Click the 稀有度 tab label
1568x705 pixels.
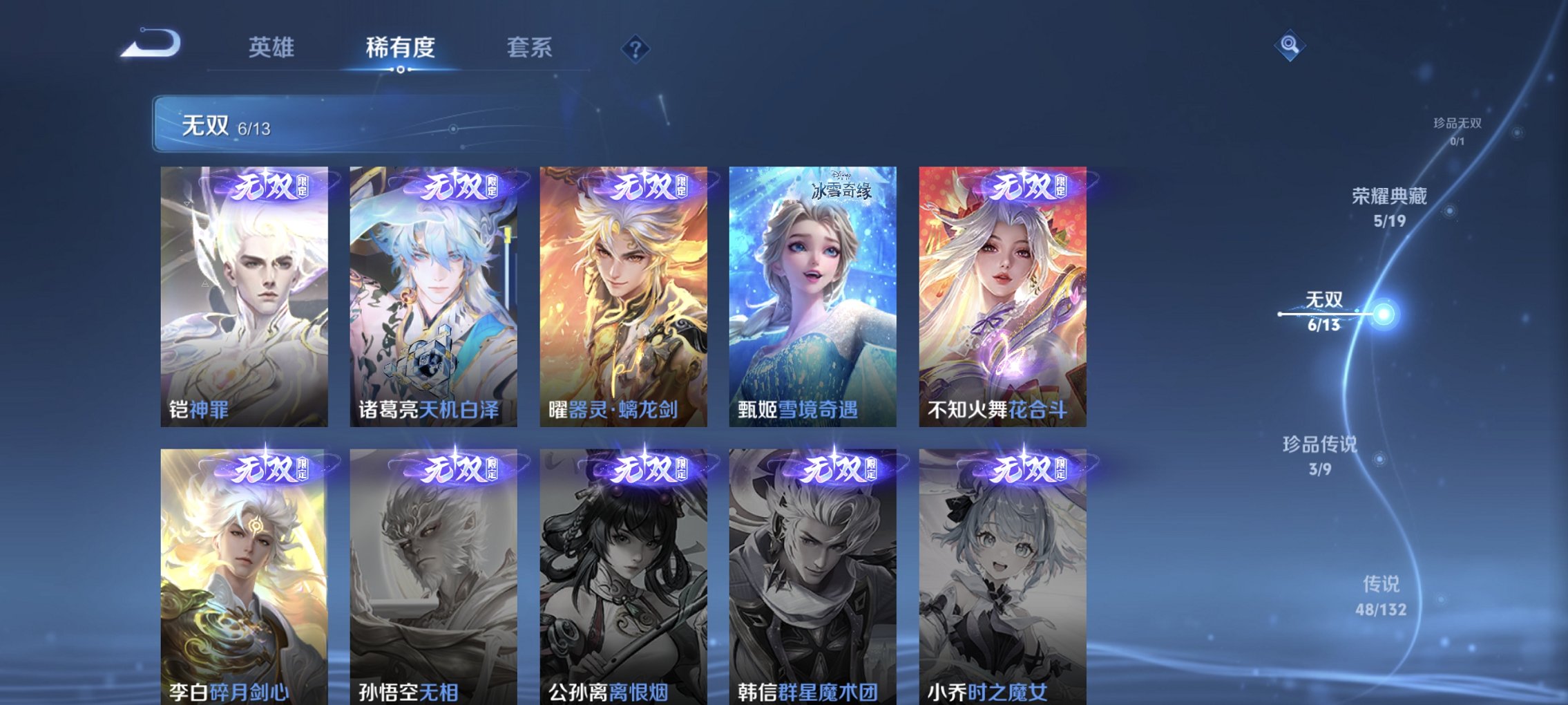399,47
